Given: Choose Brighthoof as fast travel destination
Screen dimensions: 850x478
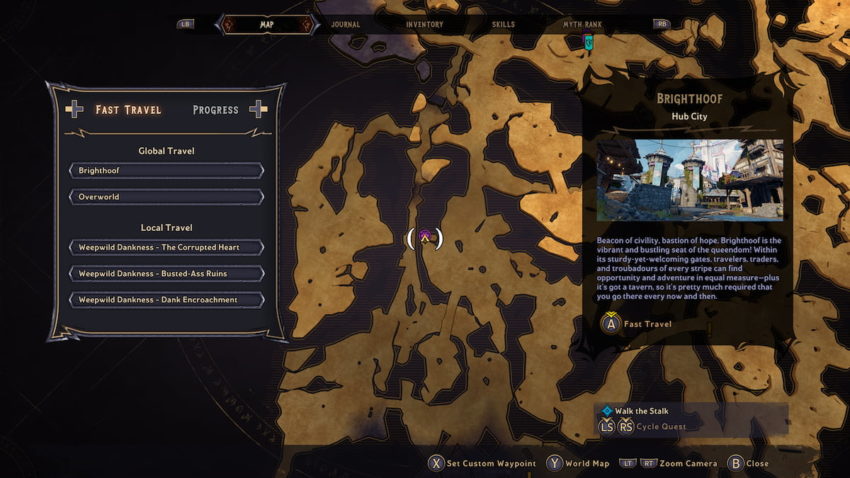Looking at the screenshot, I should pos(165,171).
